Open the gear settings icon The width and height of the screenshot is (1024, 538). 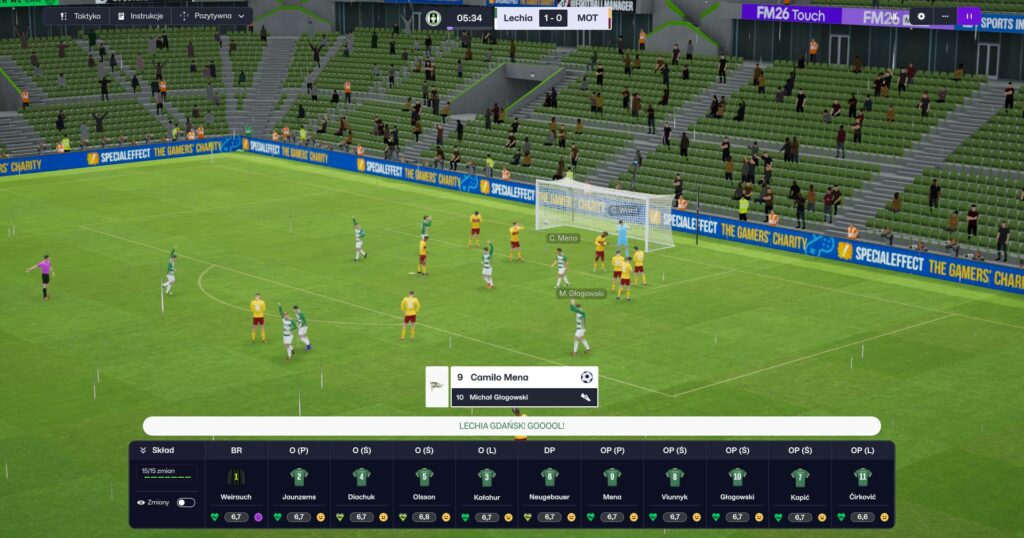(921, 16)
